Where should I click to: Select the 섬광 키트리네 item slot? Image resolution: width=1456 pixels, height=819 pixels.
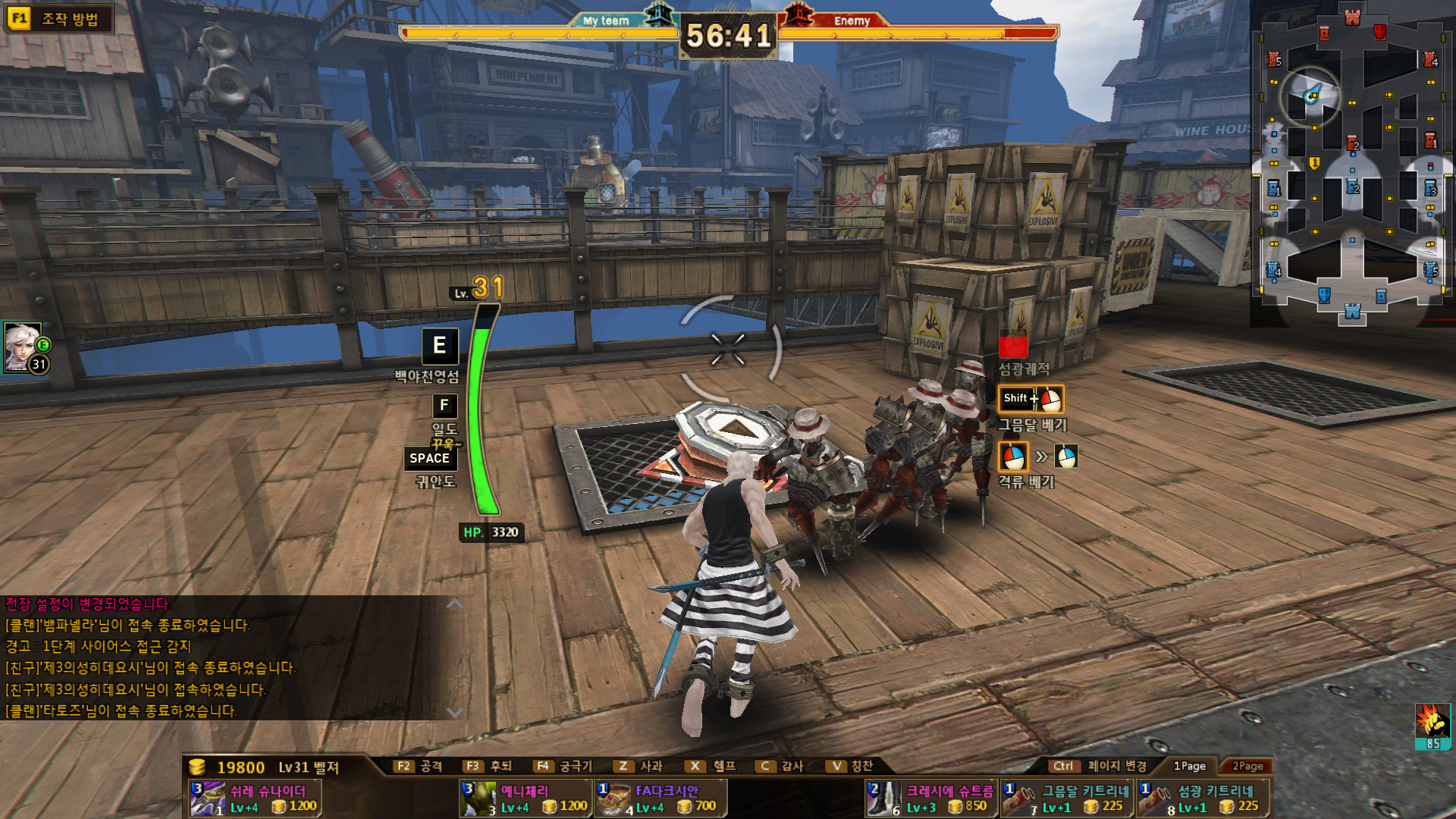pos(1202,799)
